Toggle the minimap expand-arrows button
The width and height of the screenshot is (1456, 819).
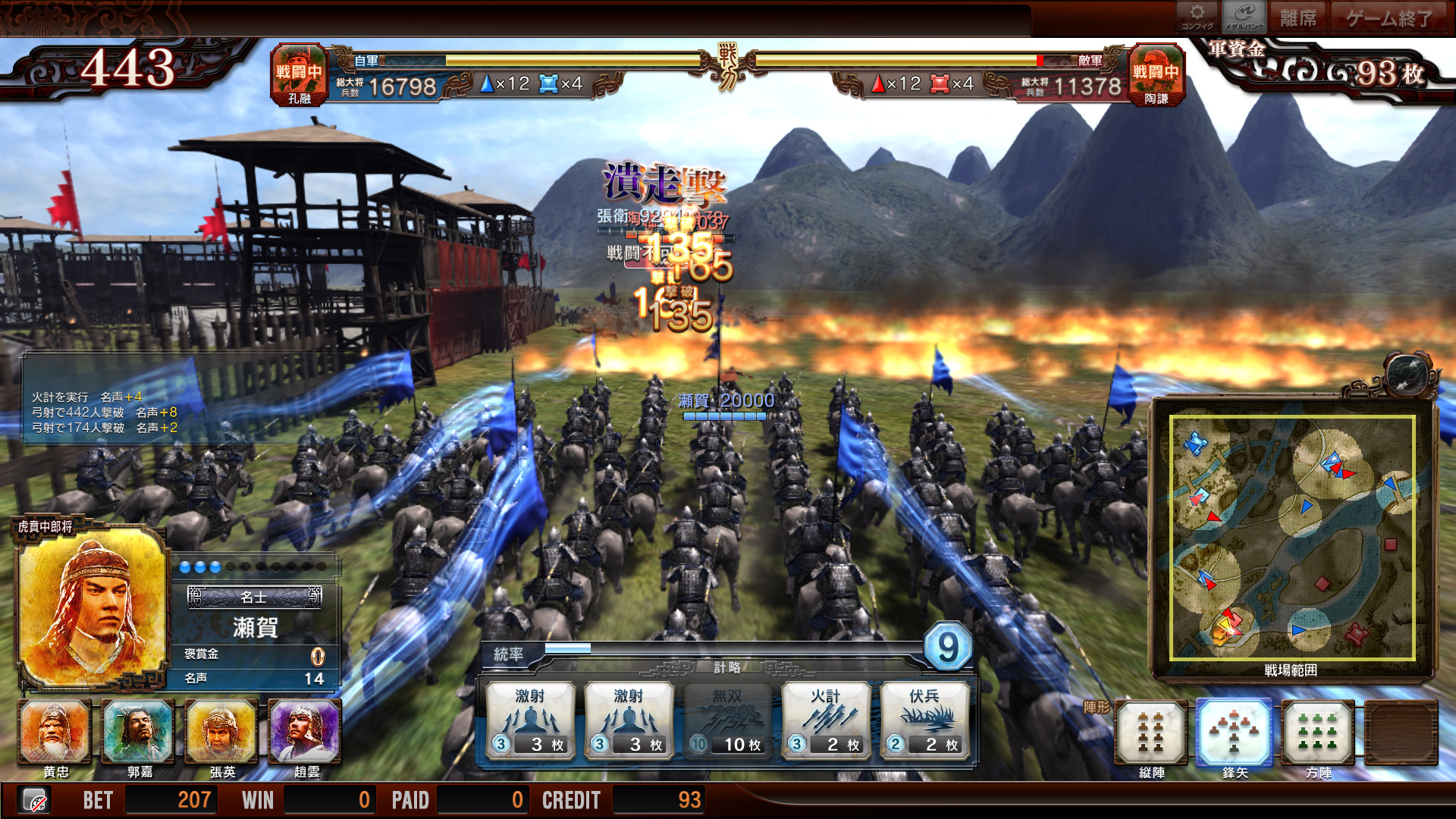pyautogui.click(x=1409, y=372)
